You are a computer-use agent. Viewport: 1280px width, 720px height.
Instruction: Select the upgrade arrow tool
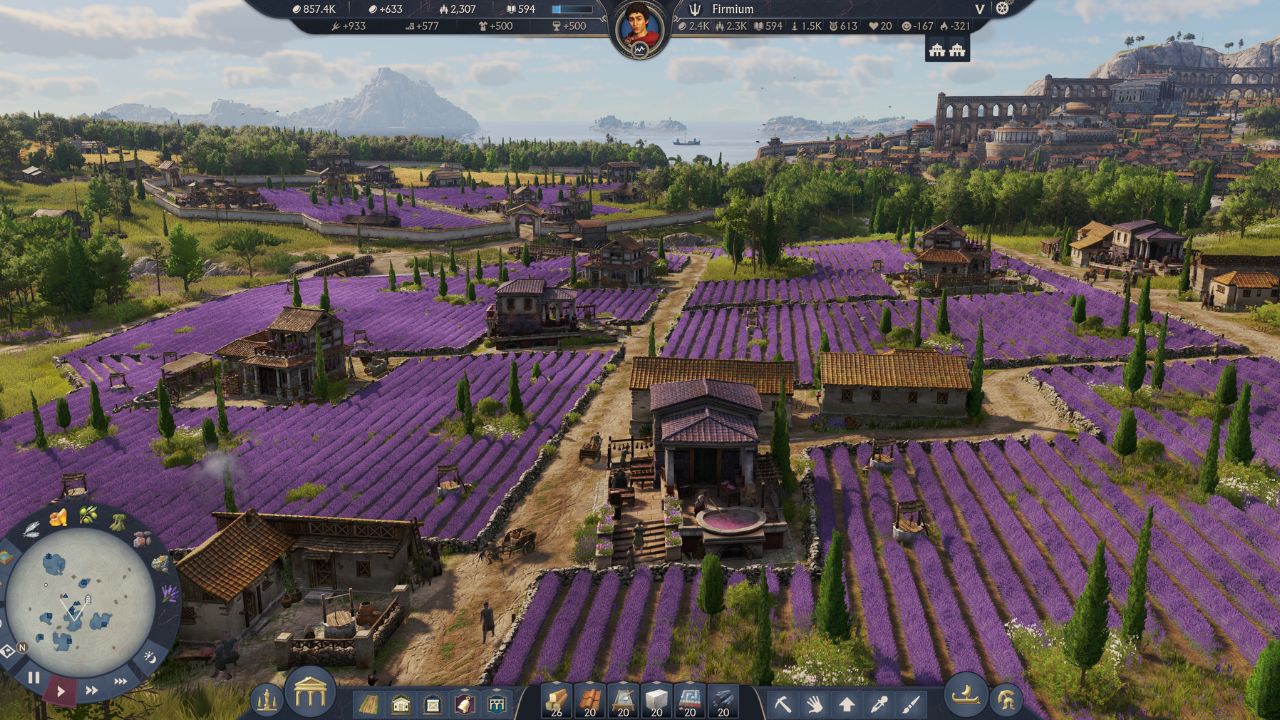click(845, 701)
